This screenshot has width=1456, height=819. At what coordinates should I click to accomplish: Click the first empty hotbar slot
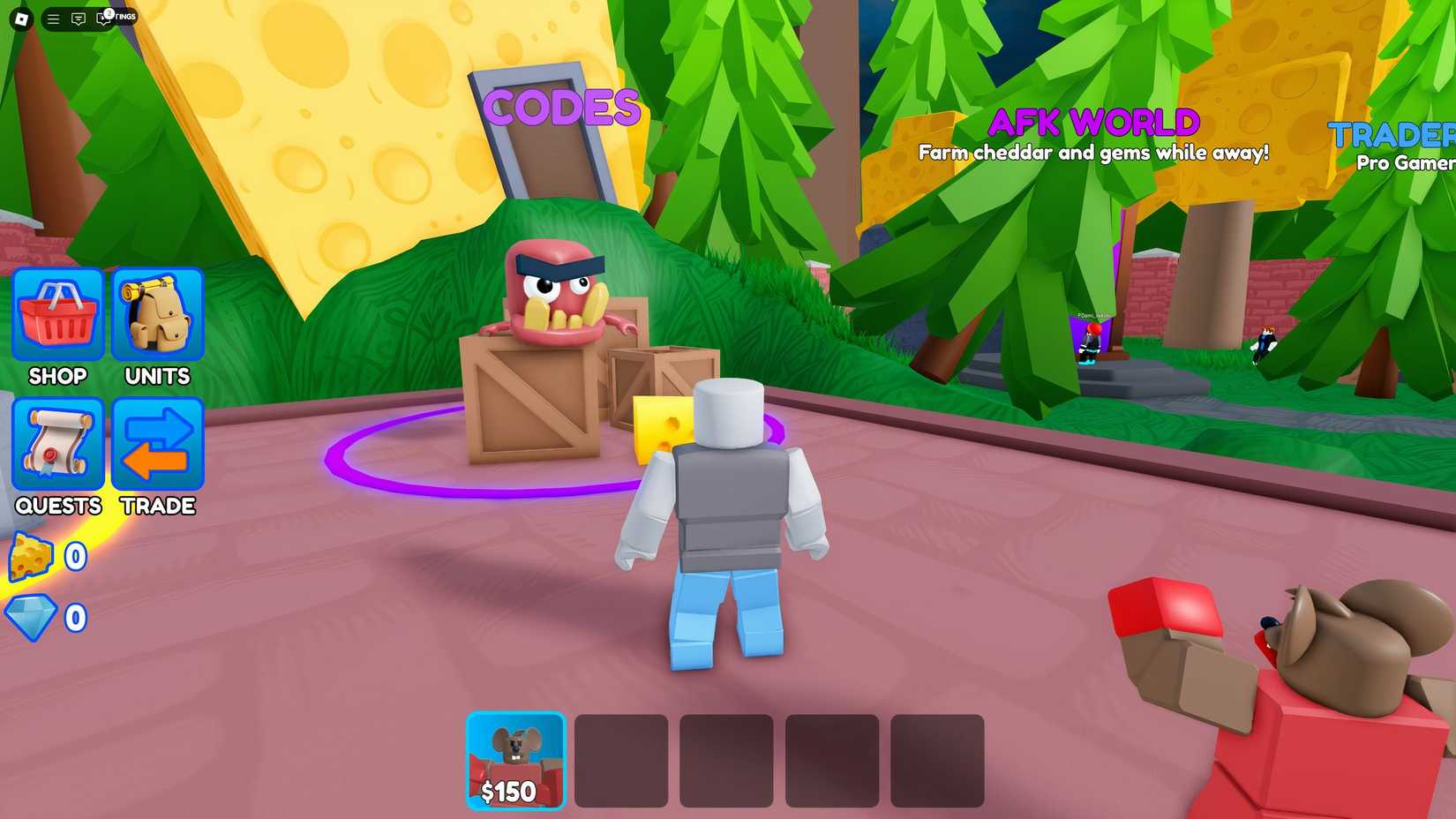point(620,761)
